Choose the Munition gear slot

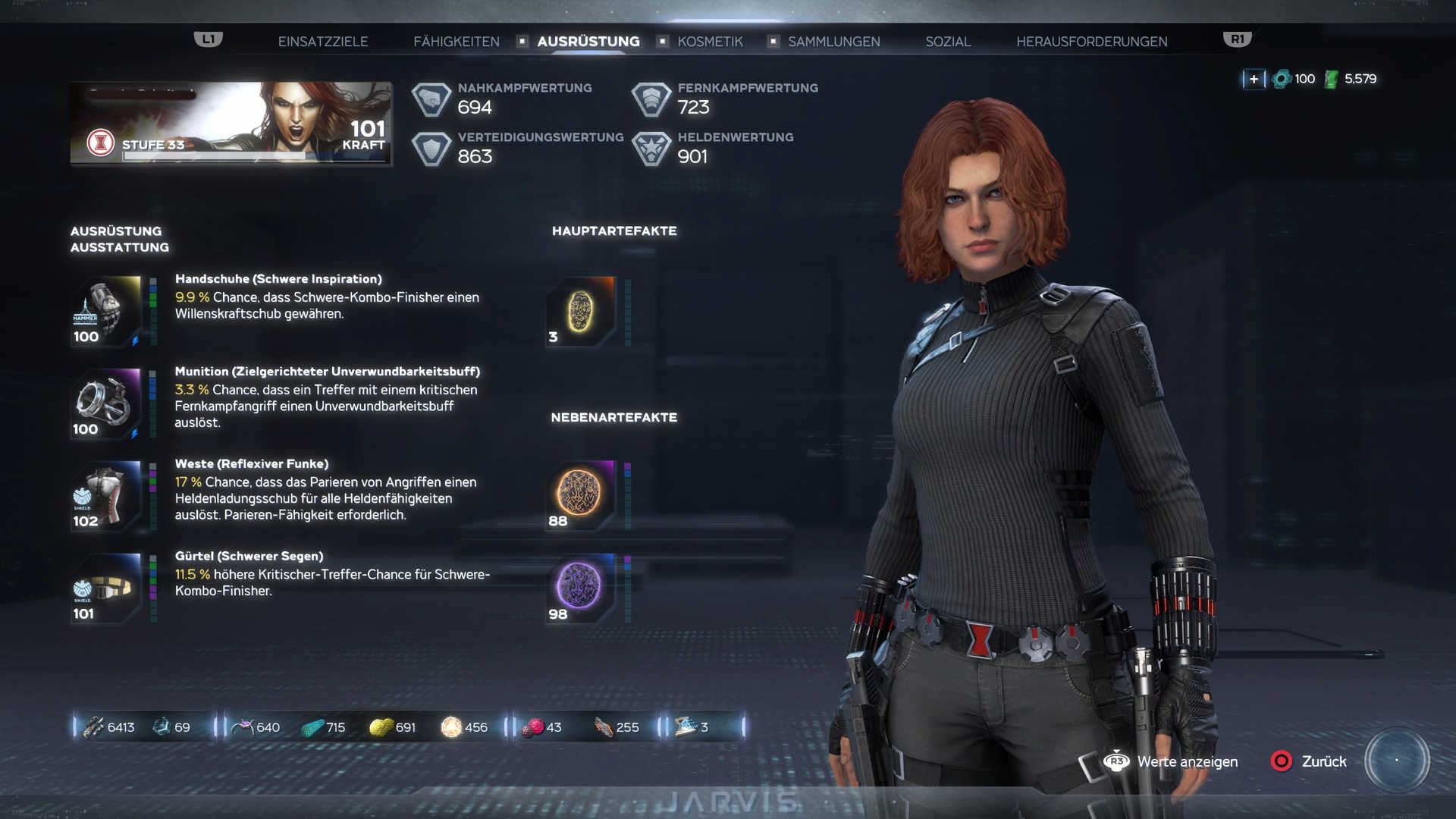coord(107,404)
